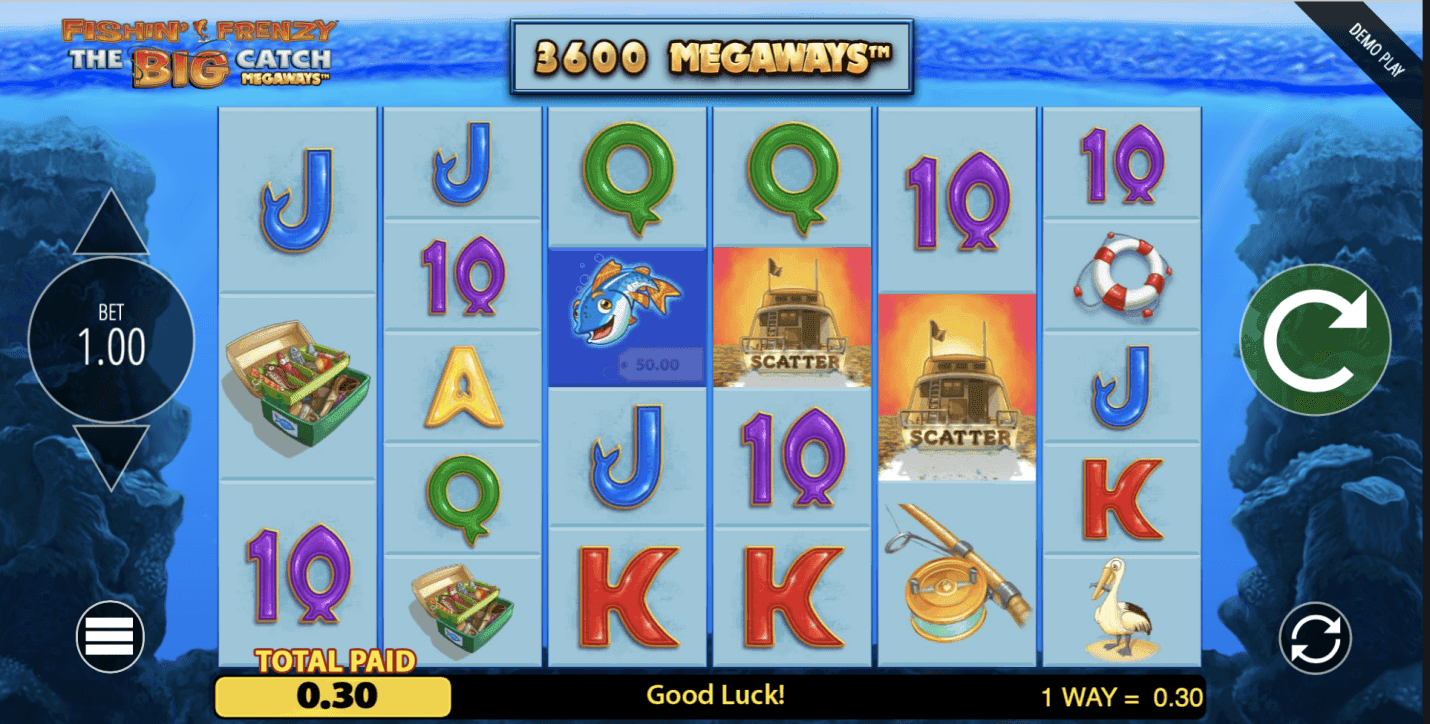
Task: Click the 3600 Megaways title banner
Action: click(710, 55)
